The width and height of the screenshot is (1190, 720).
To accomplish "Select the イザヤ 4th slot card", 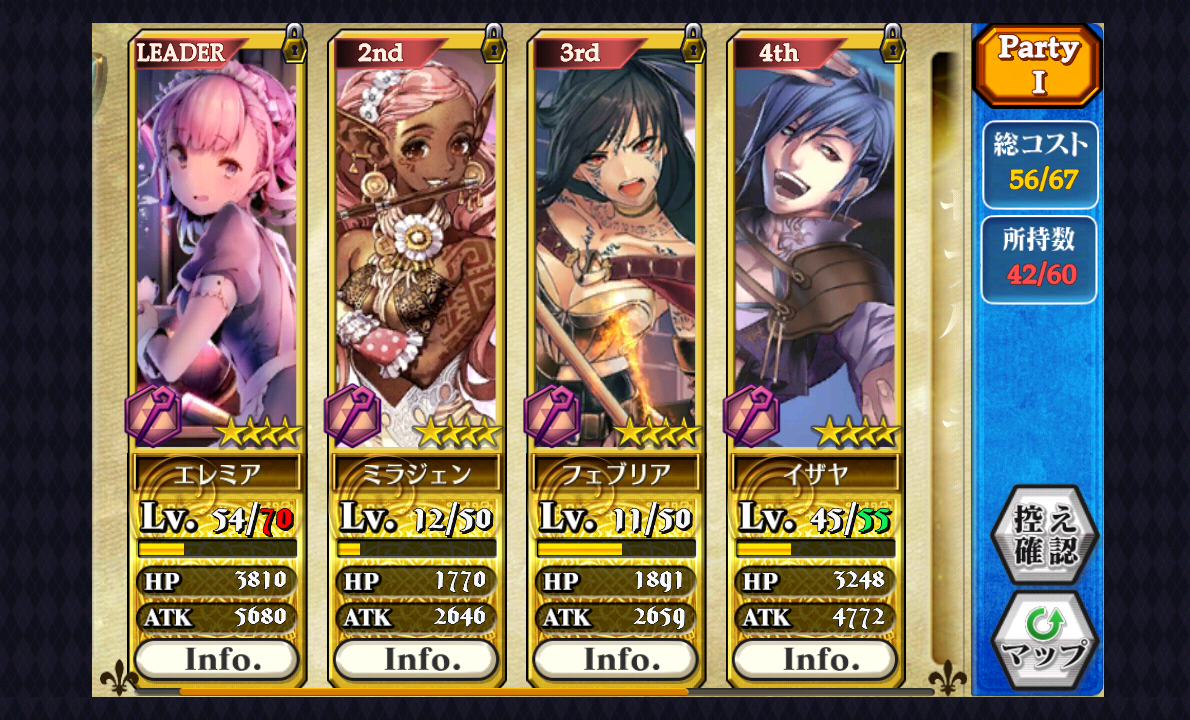I will pyautogui.click(x=815, y=250).
